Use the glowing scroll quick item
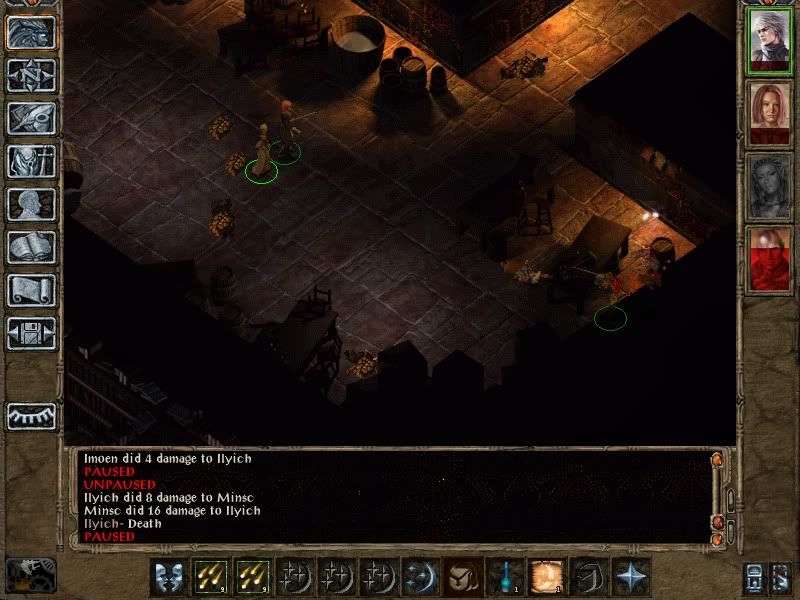Viewport: 800px width, 600px height. pyautogui.click(x=547, y=576)
